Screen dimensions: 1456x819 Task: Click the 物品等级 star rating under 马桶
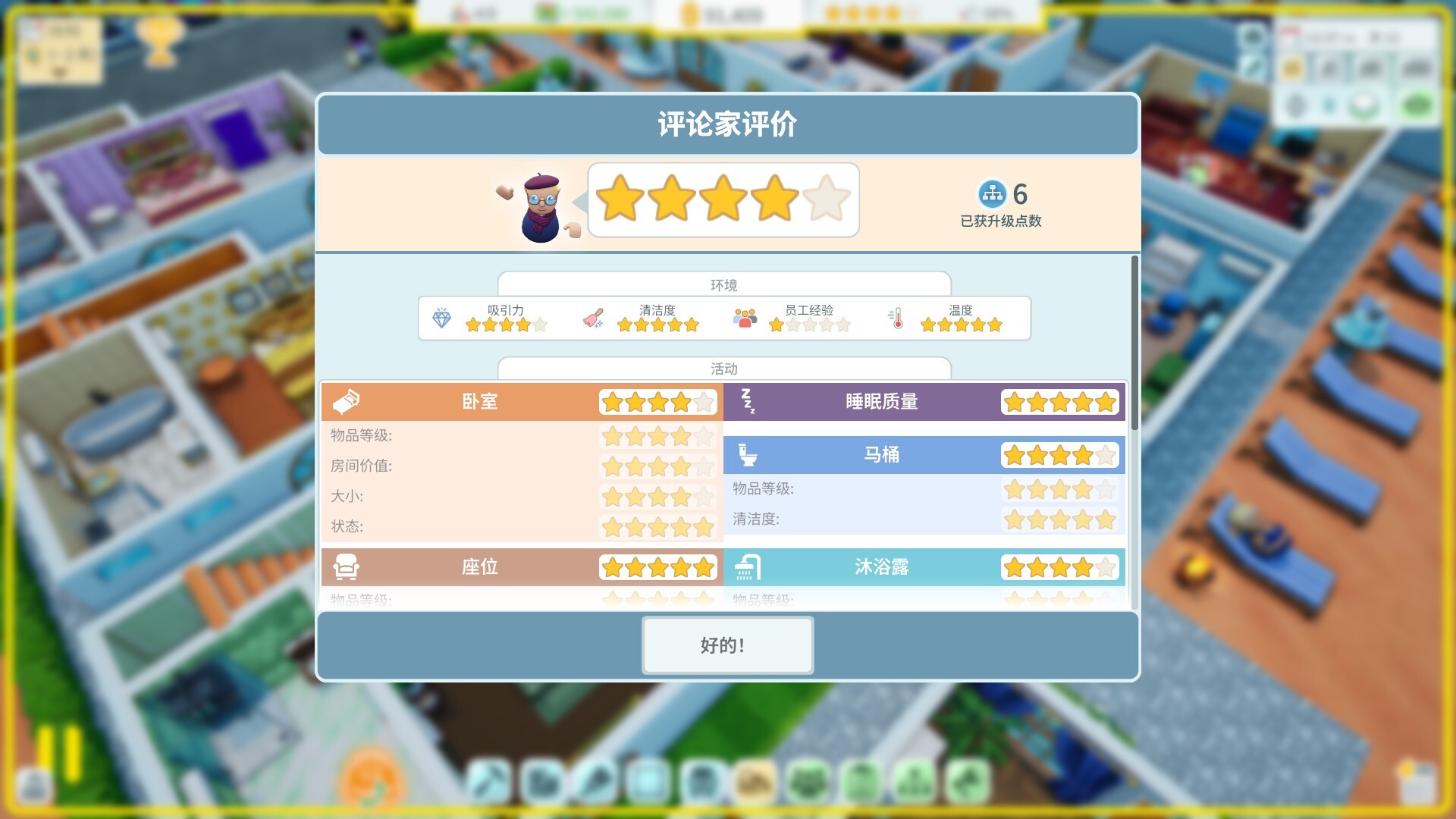tap(1059, 491)
